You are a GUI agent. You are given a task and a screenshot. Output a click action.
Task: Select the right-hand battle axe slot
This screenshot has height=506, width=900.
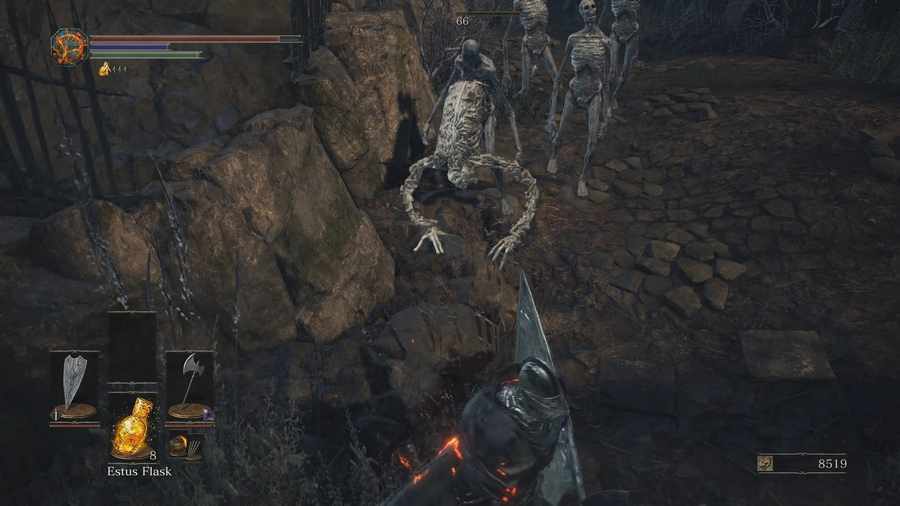pos(189,385)
